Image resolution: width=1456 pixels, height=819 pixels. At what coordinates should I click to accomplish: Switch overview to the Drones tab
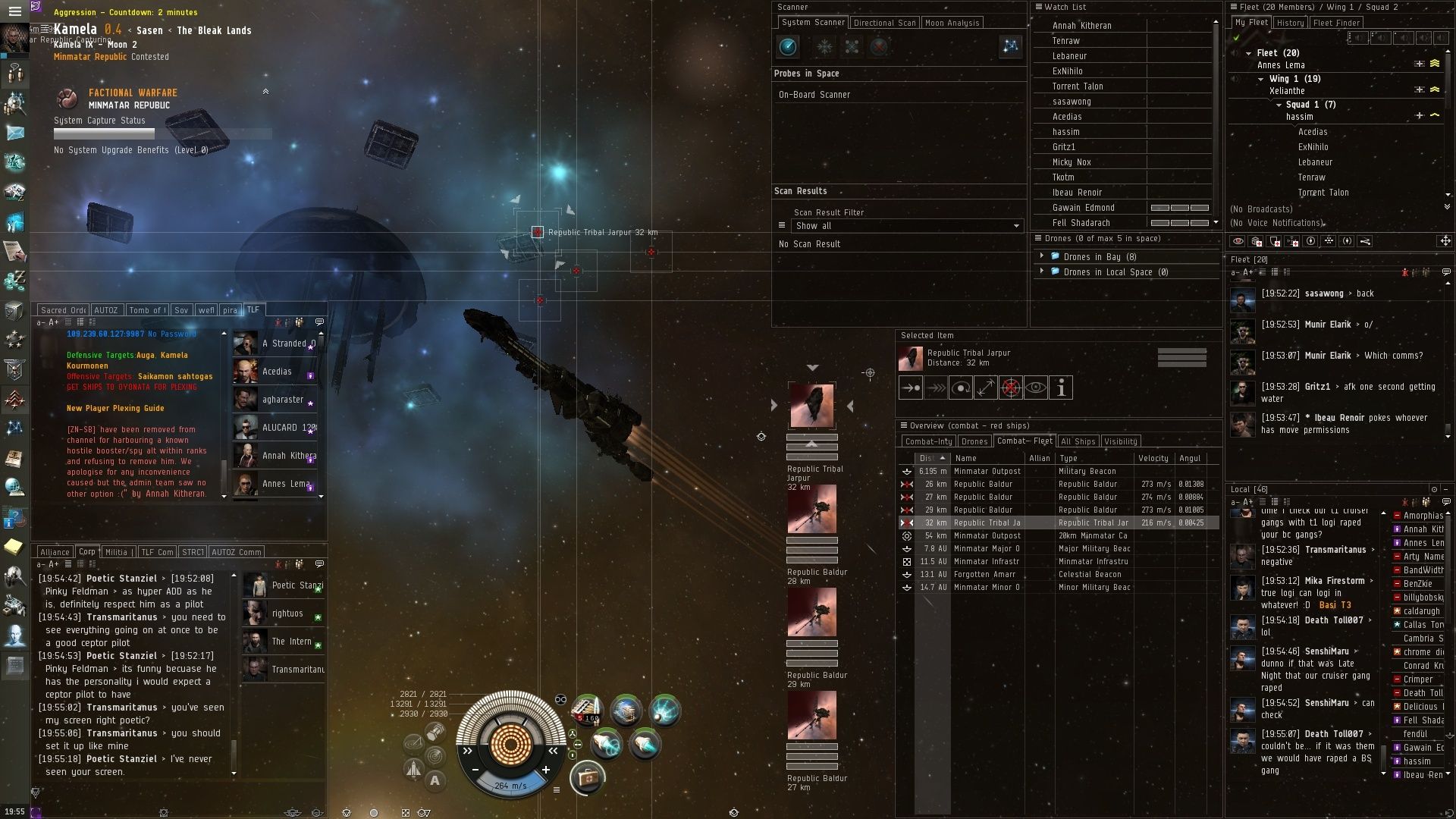coord(974,441)
